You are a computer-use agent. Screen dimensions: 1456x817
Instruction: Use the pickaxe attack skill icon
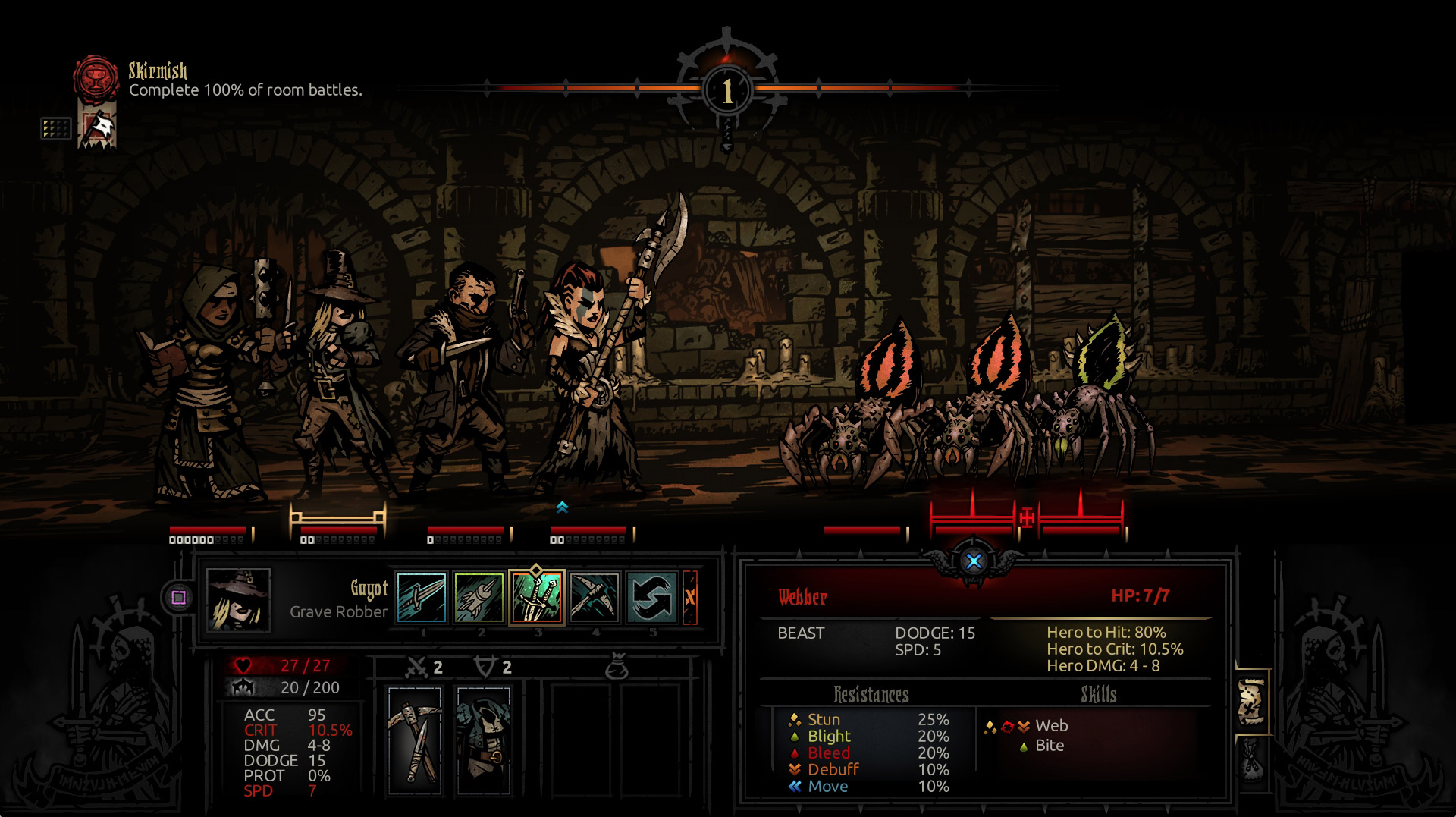coord(595,597)
